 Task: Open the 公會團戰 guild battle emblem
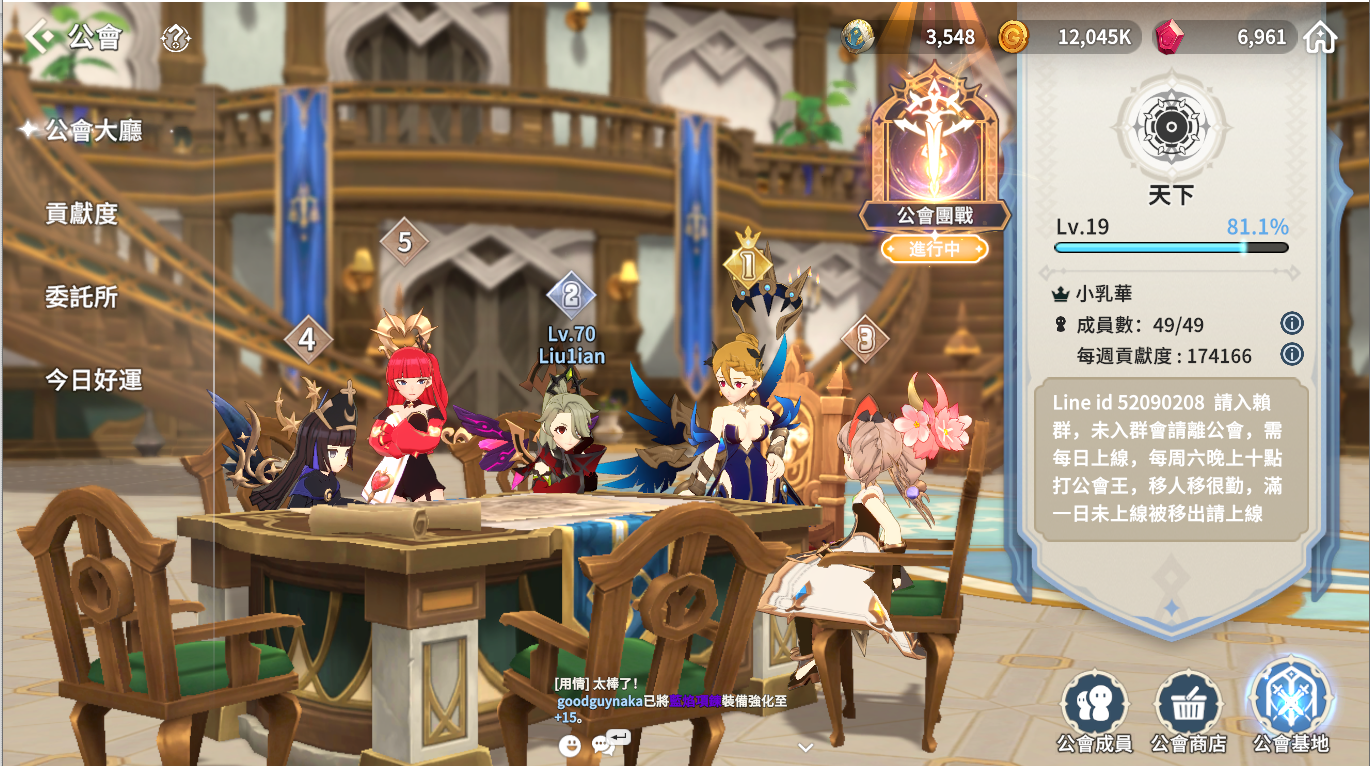(x=934, y=150)
